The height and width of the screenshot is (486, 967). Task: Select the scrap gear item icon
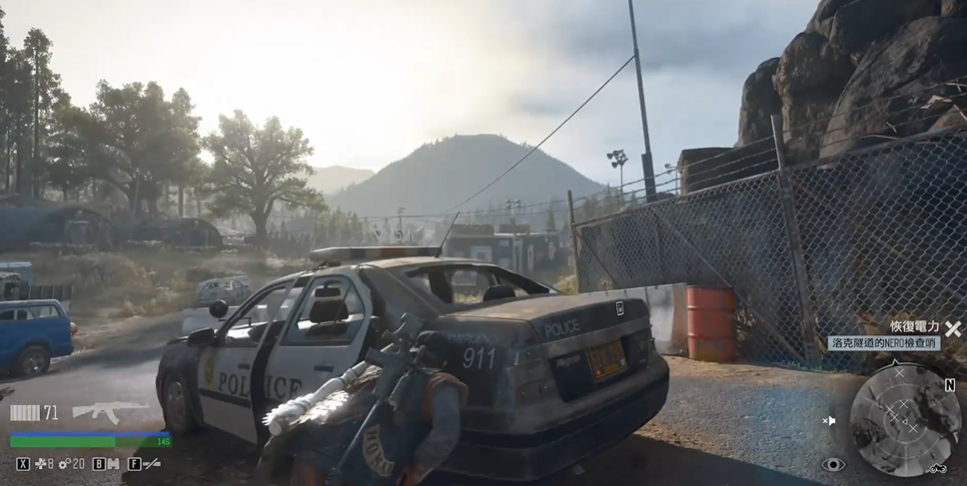(64, 464)
